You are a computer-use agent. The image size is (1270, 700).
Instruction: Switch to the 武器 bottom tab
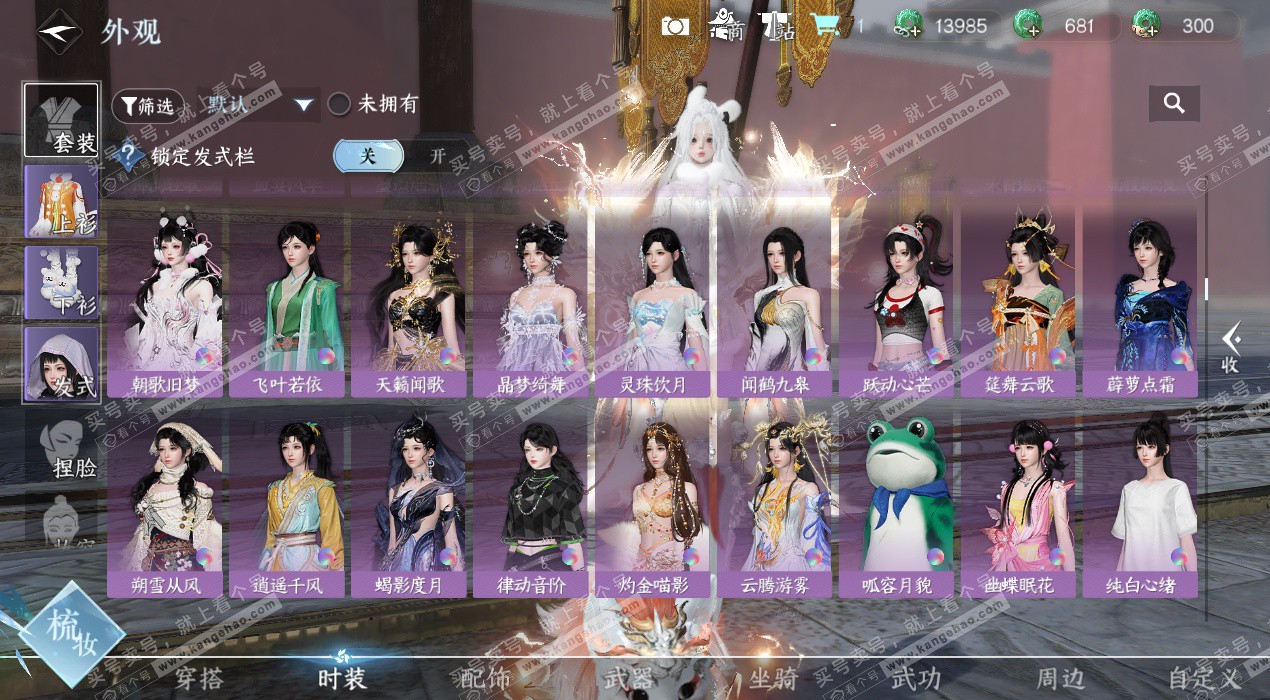point(628,678)
